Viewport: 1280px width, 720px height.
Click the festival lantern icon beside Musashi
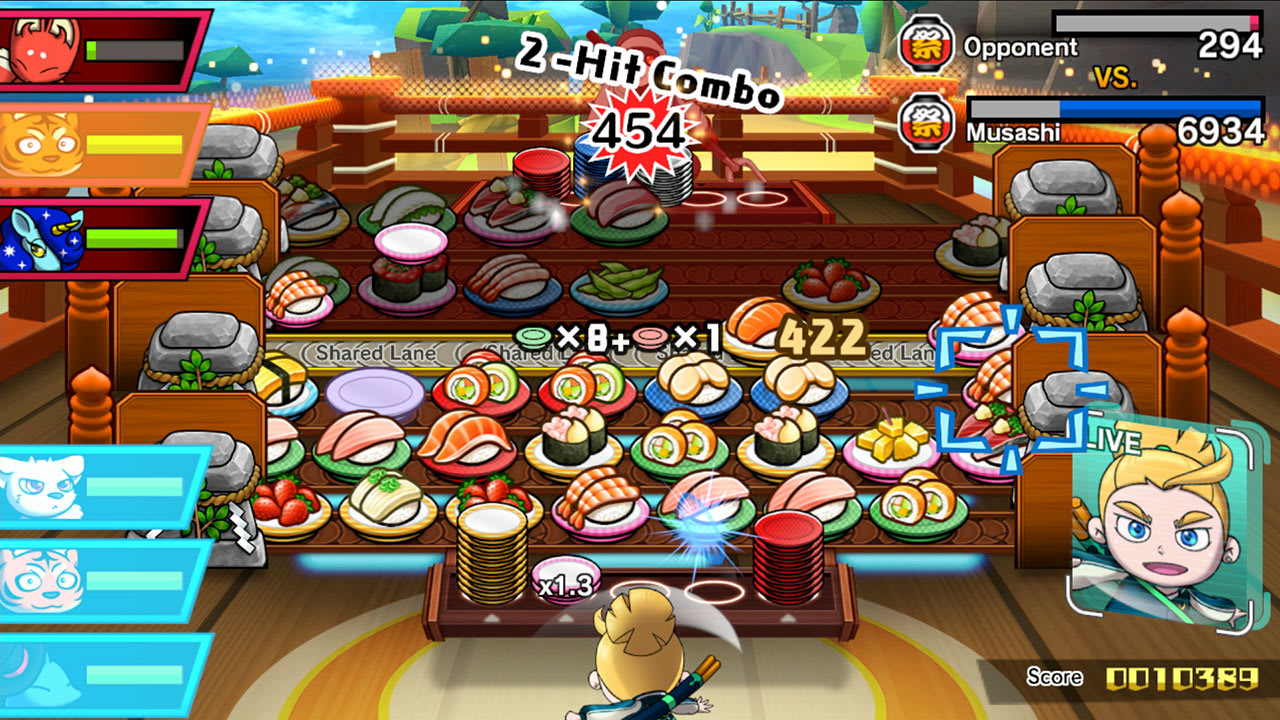(925, 122)
